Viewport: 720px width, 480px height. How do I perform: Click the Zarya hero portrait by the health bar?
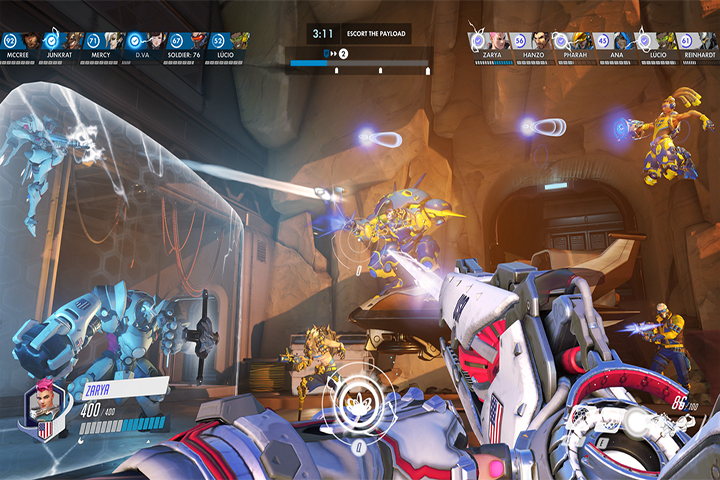tap(44, 405)
